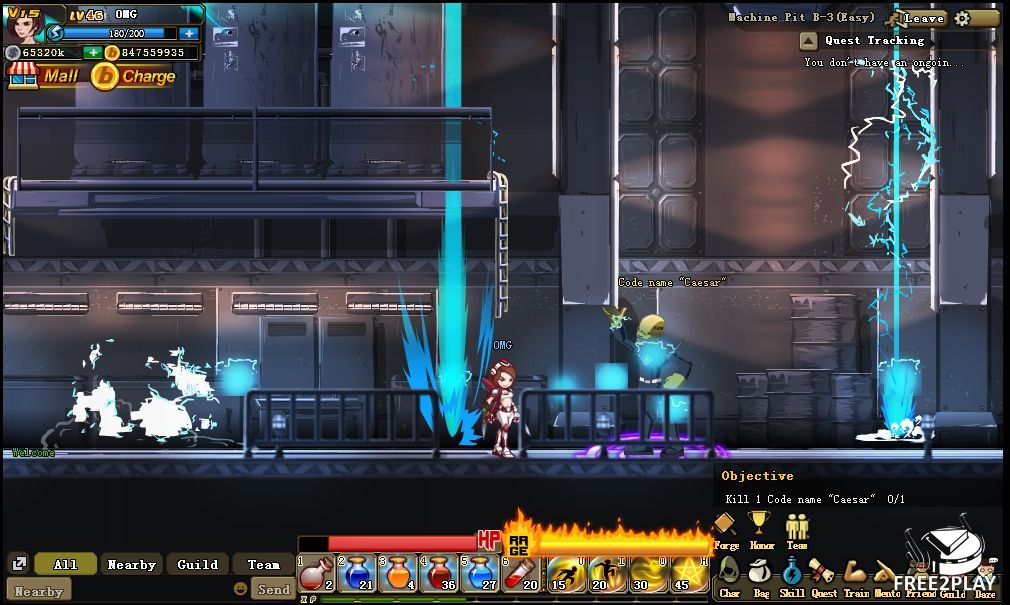Screen dimensions: 1010x605
Task: Open the Charge currency screen
Action: (x=134, y=75)
